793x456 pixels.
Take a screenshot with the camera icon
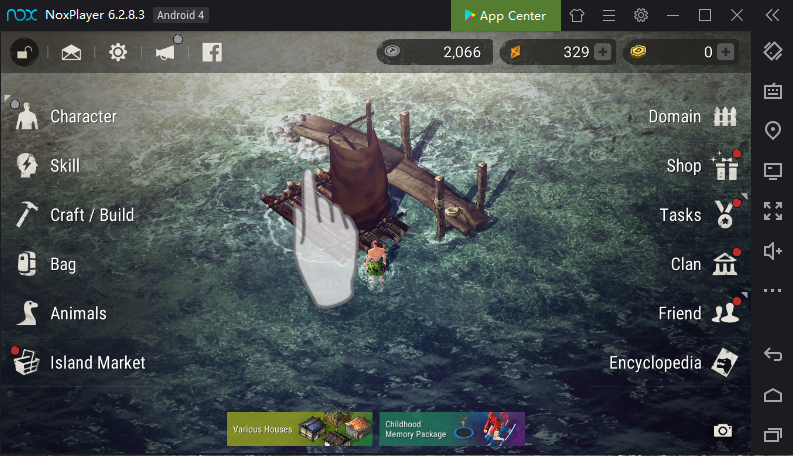pyautogui.click(x=722, y=431)
